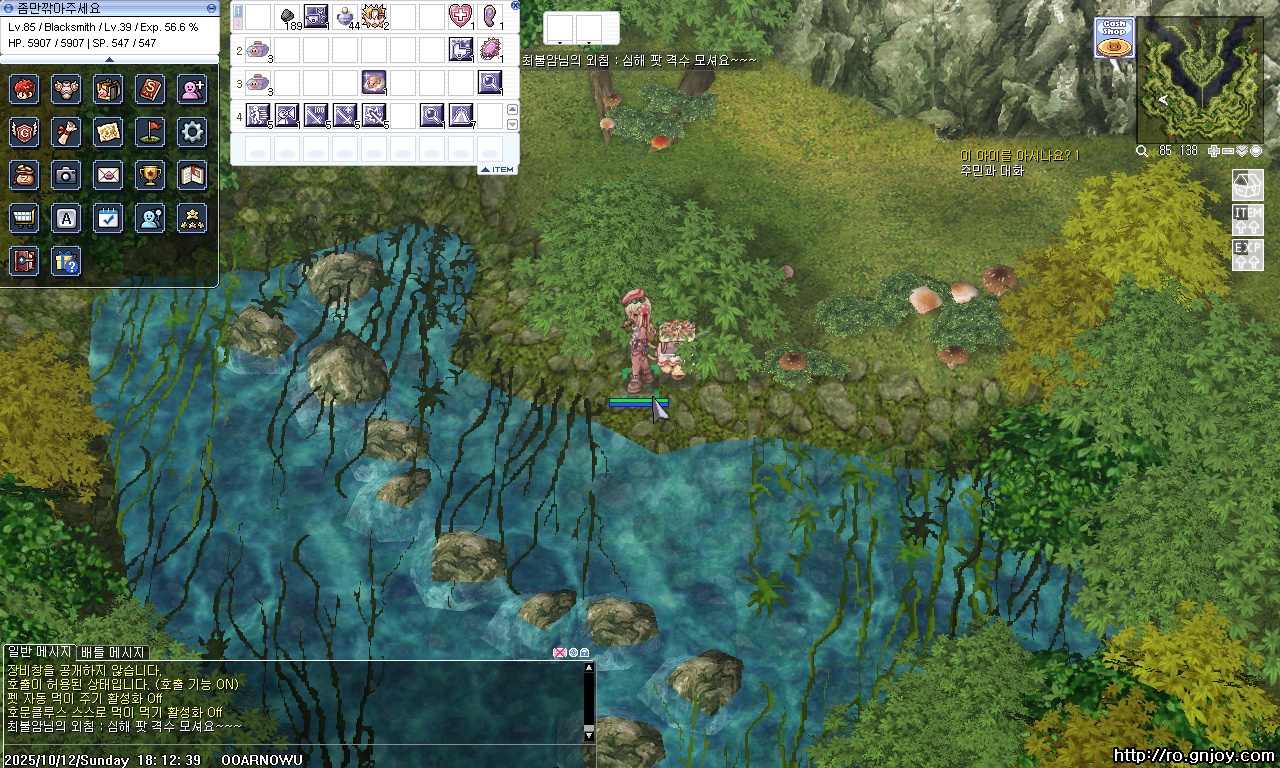
Task: Zoom in the minimap with the plus button
Action: pyautogui.click(x=1214, y=151)
